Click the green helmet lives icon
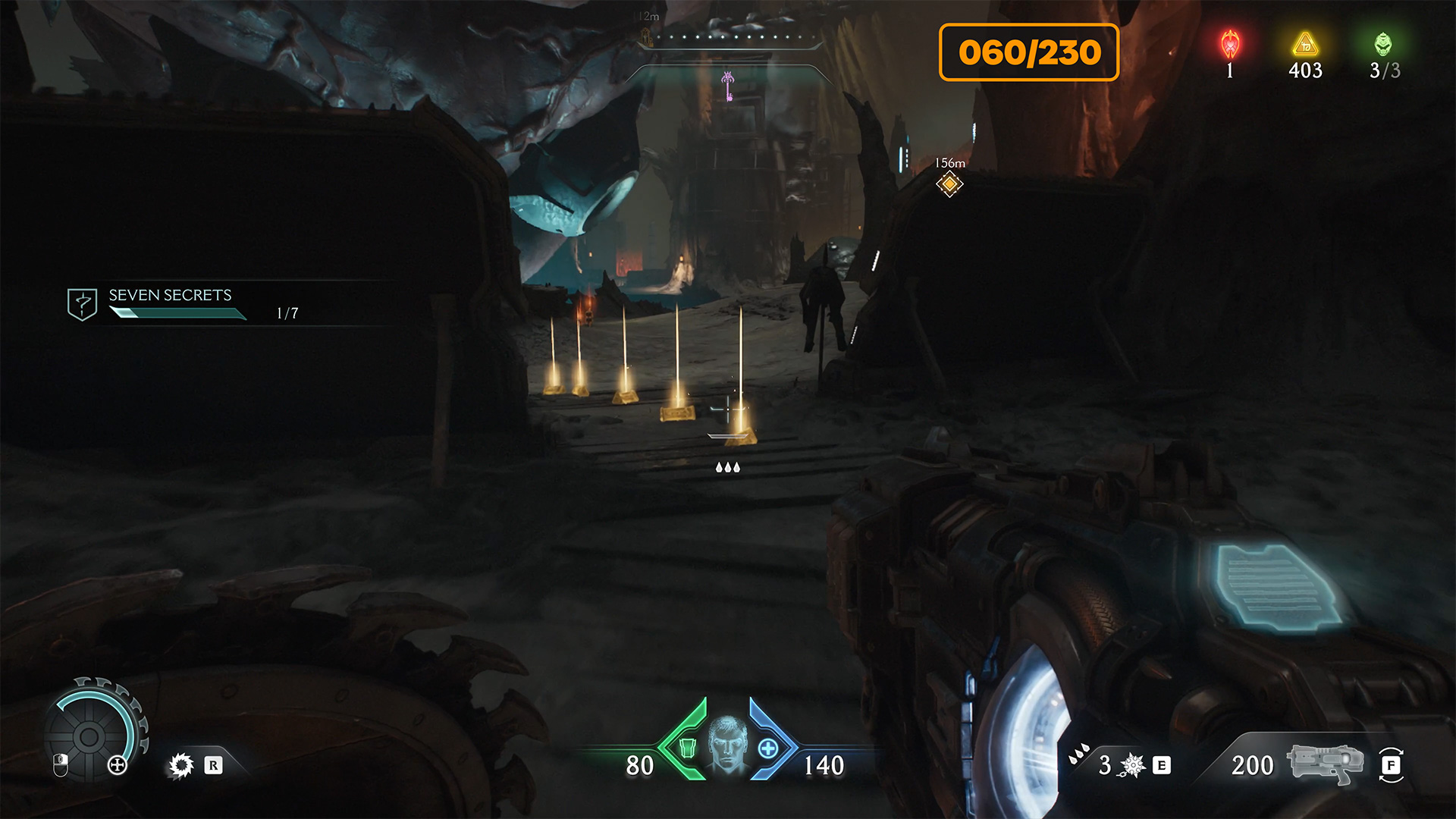Viewport: 1456px width, 819px height. pyautogui.click(x=1383, y=45)
